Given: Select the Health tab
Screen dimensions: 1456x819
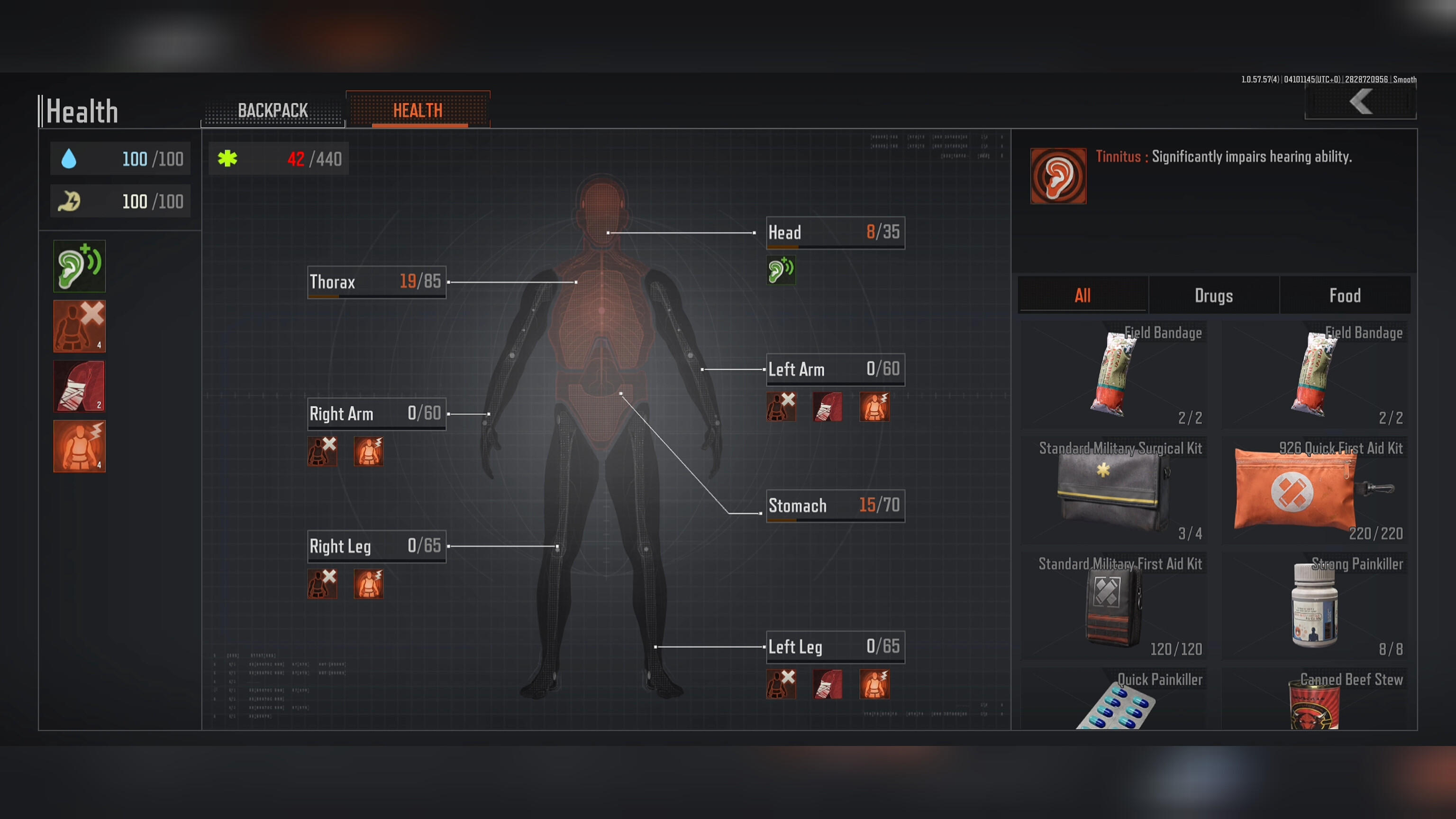Looking at the screenshot, I should [418, 110].
